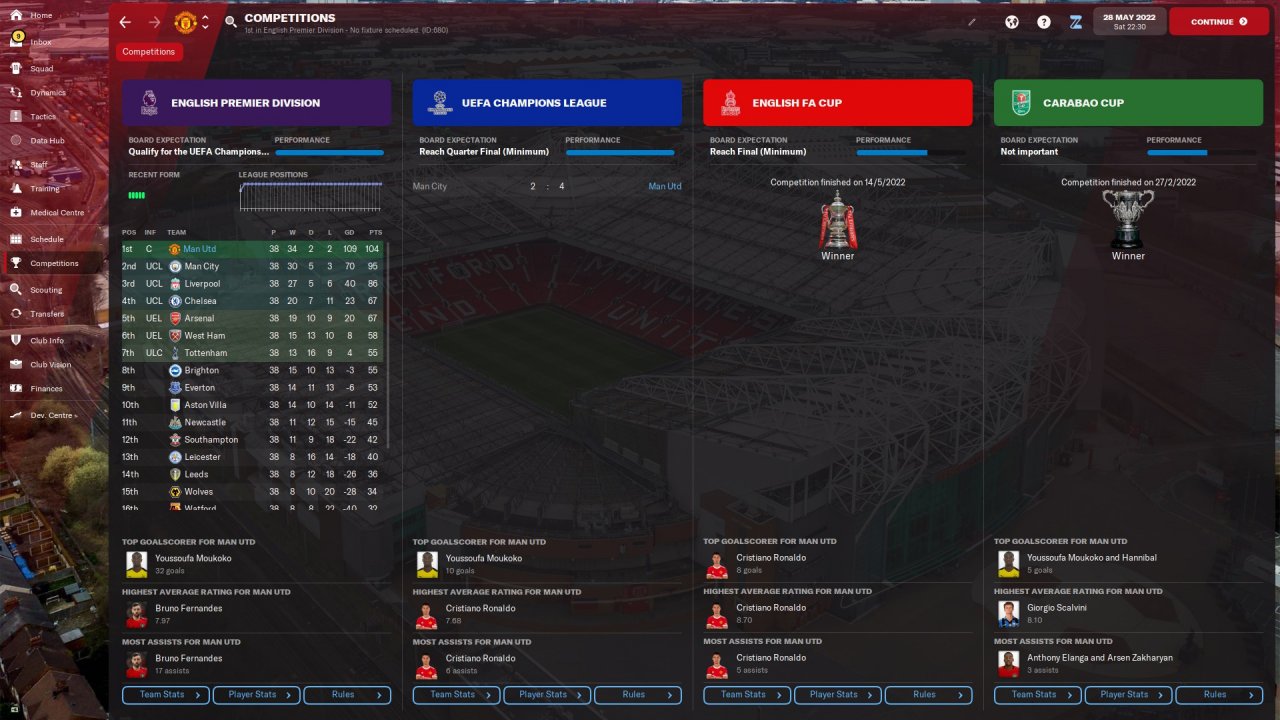Switch to the Competitions tab
The image size is (1280, 720).
(149, 52)
